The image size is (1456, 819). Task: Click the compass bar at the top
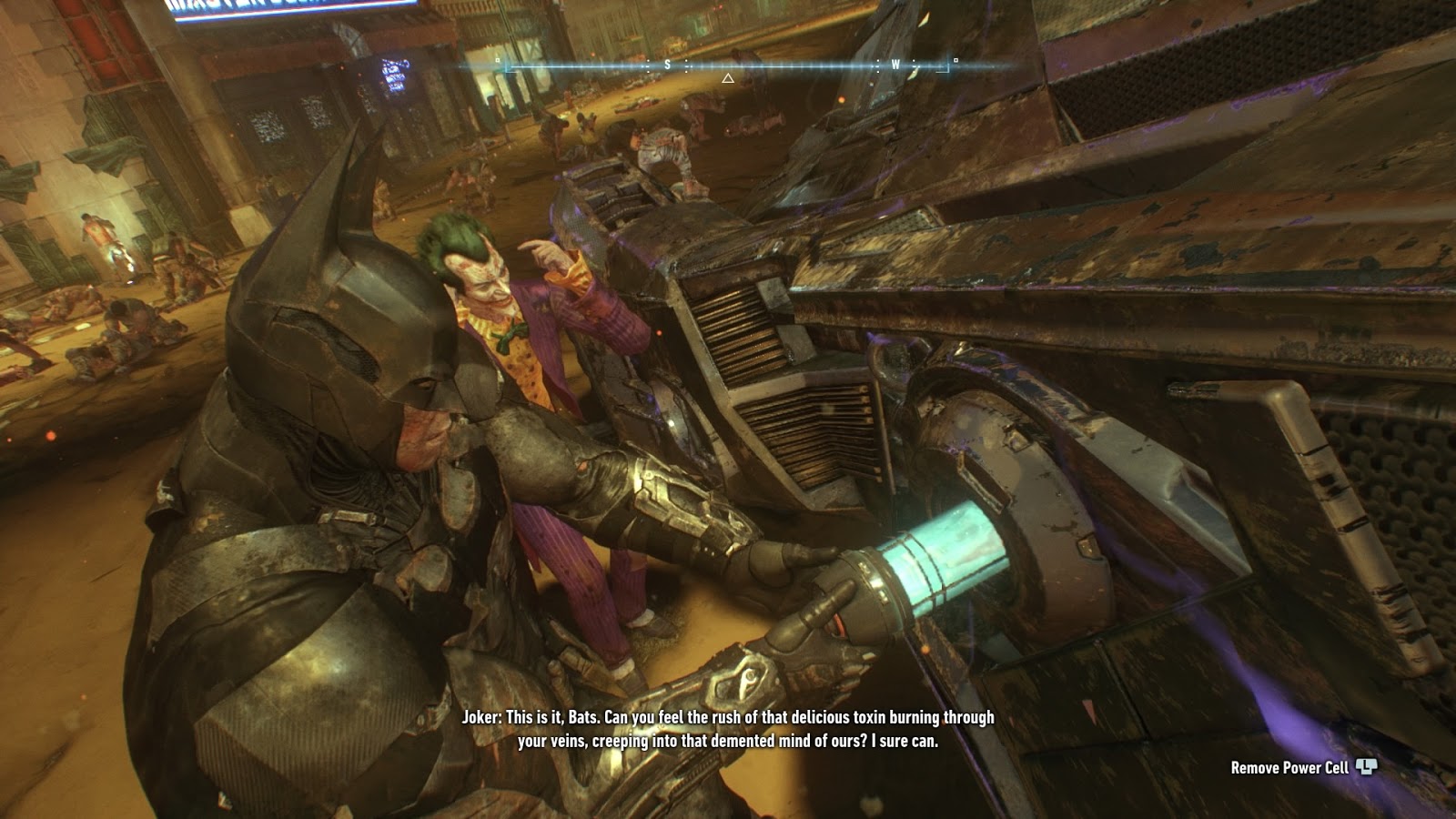tap(728, 65)
